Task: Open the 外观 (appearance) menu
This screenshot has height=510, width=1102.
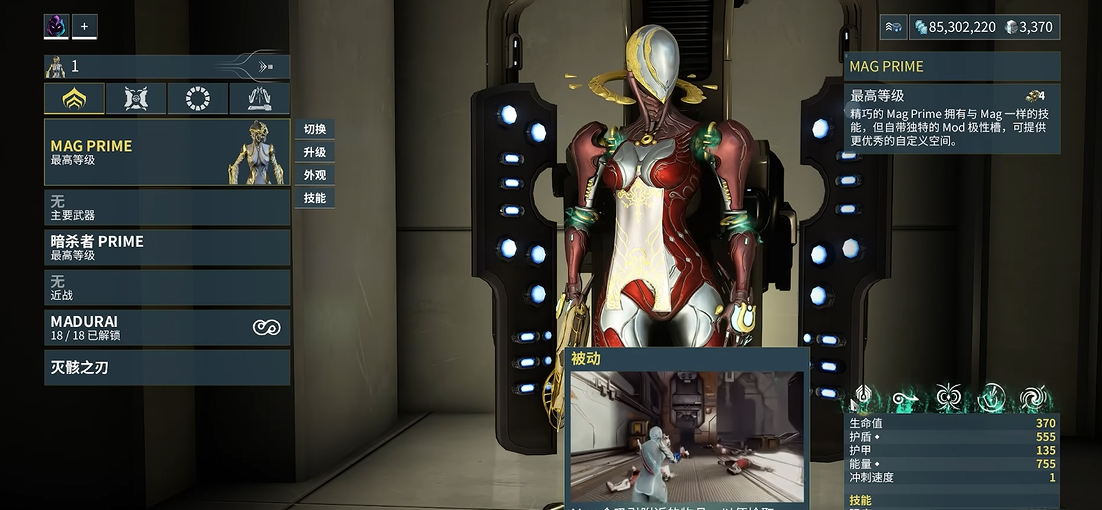Action: coord(314,175)
